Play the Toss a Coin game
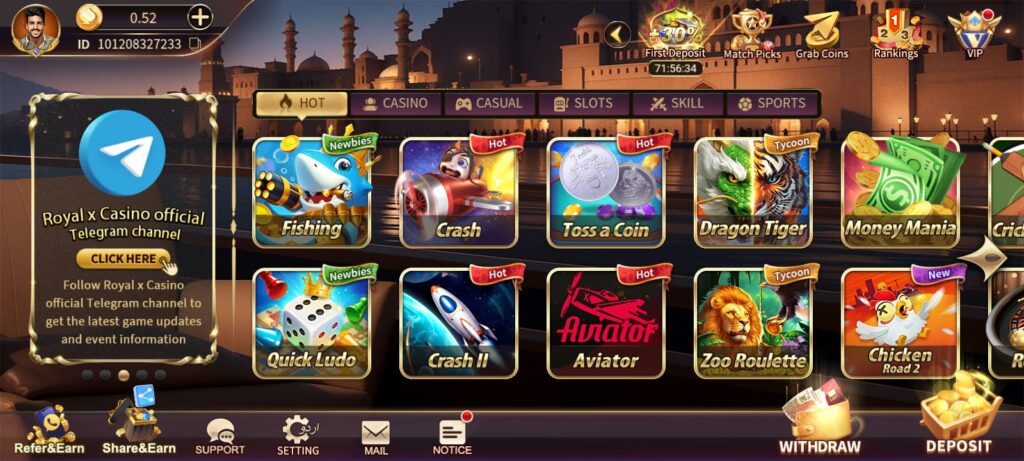This screenshot has height=461, width=1024. click(606, 193)
